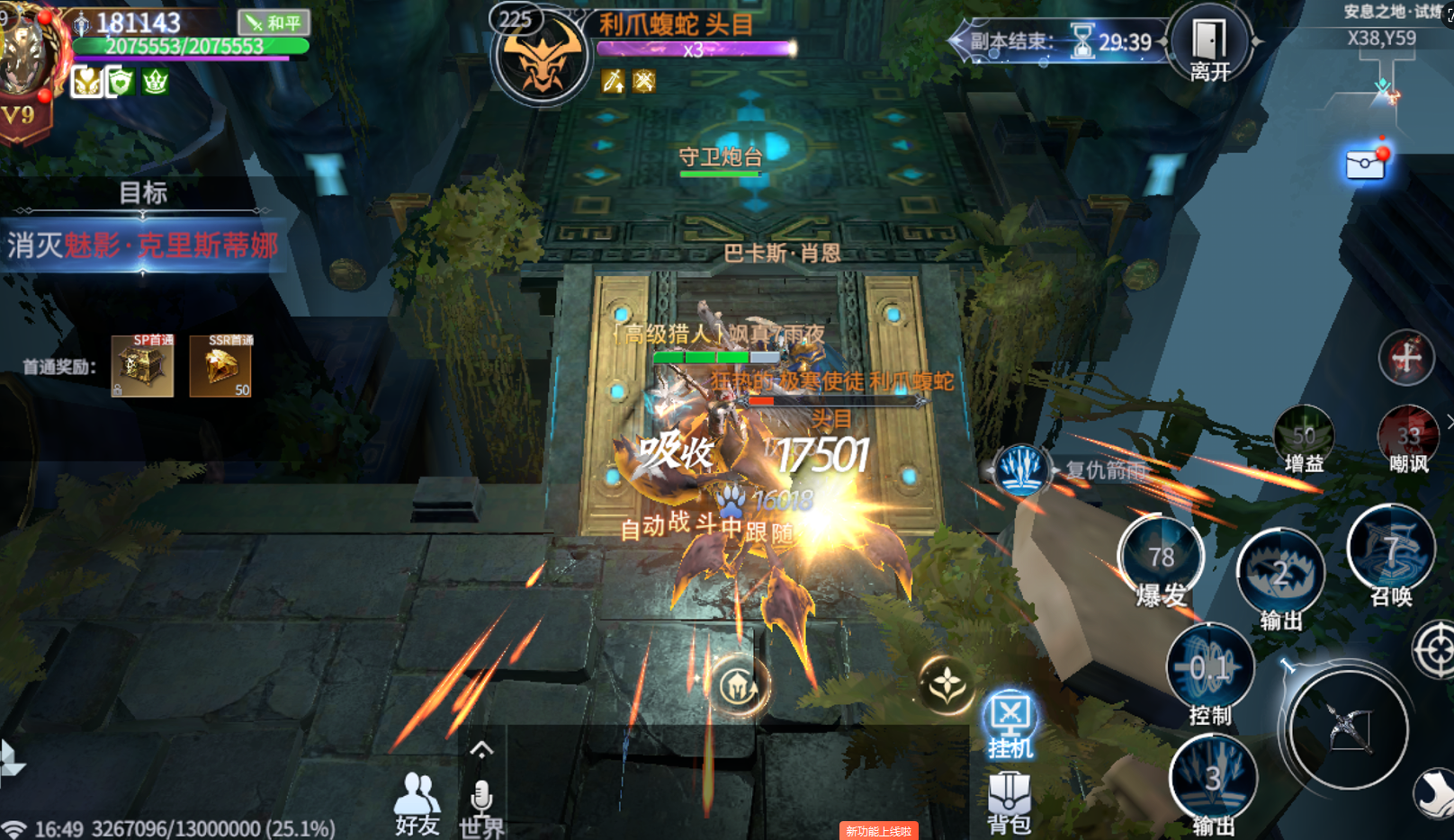Open the 背包 backpack
1454x840 pixels.
click(1010, 802)
